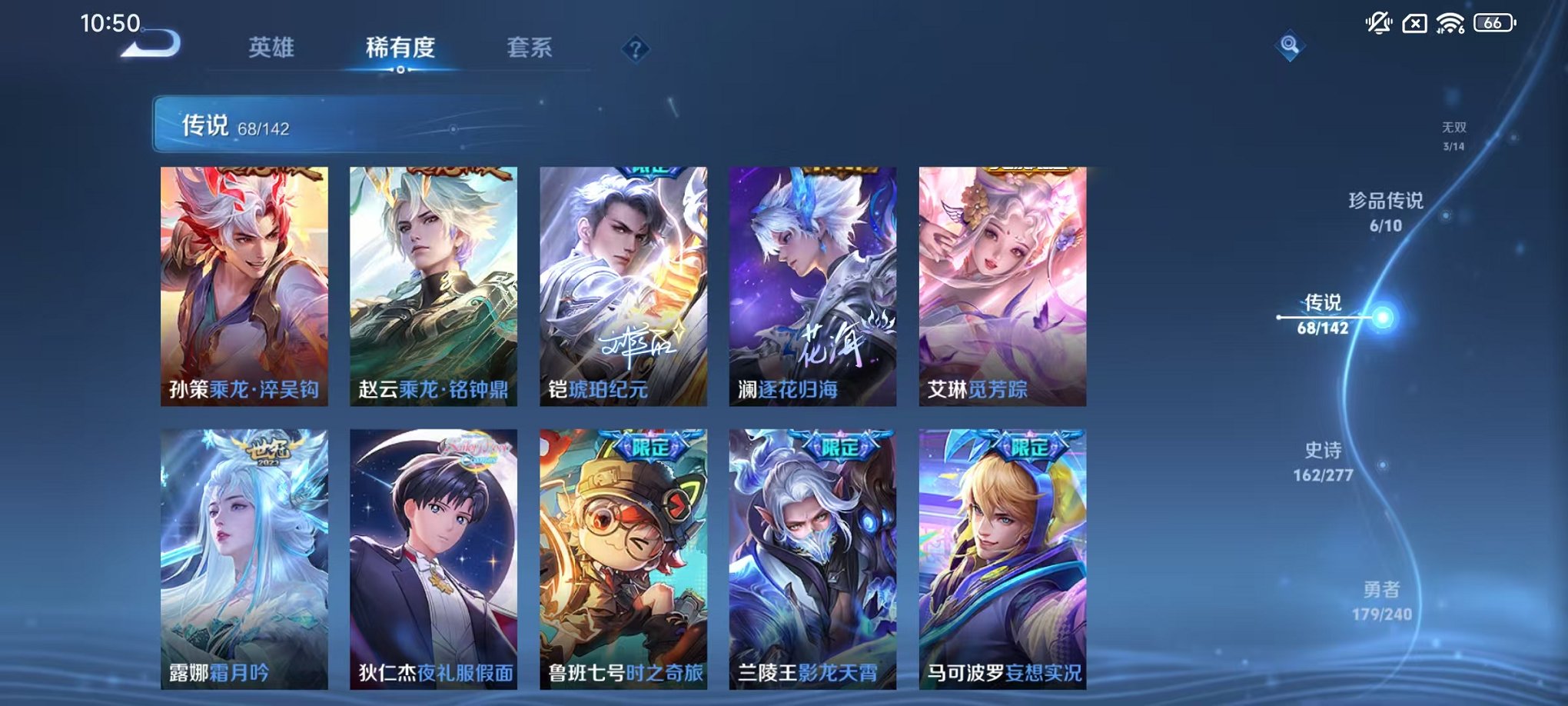Switch to the 套系 tab
The width and height of the screenshot is (1568, 706).
pyautogui.click(x=533, y=48)
